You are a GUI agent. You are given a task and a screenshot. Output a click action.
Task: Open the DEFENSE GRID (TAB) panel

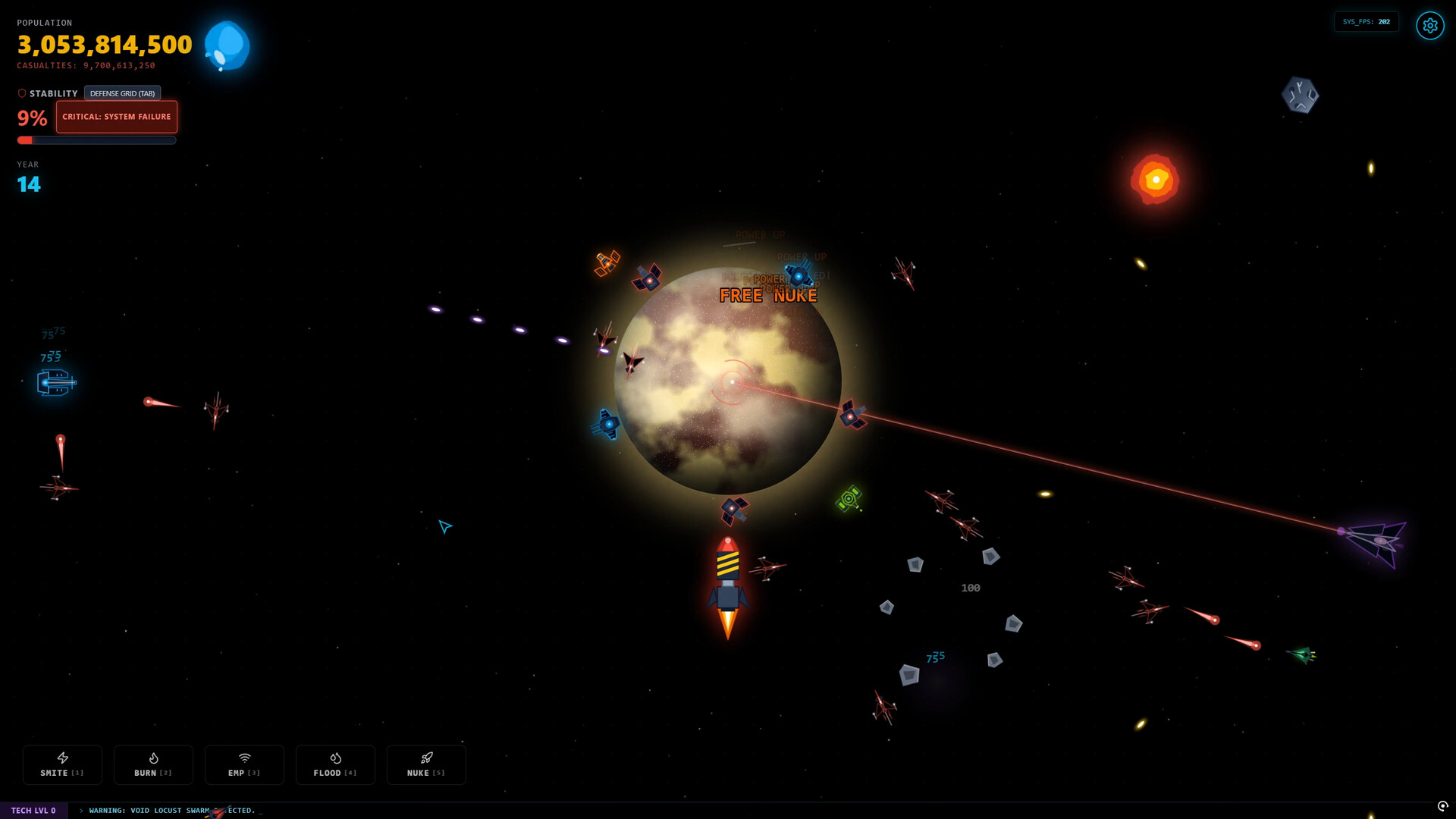point(122,93)
